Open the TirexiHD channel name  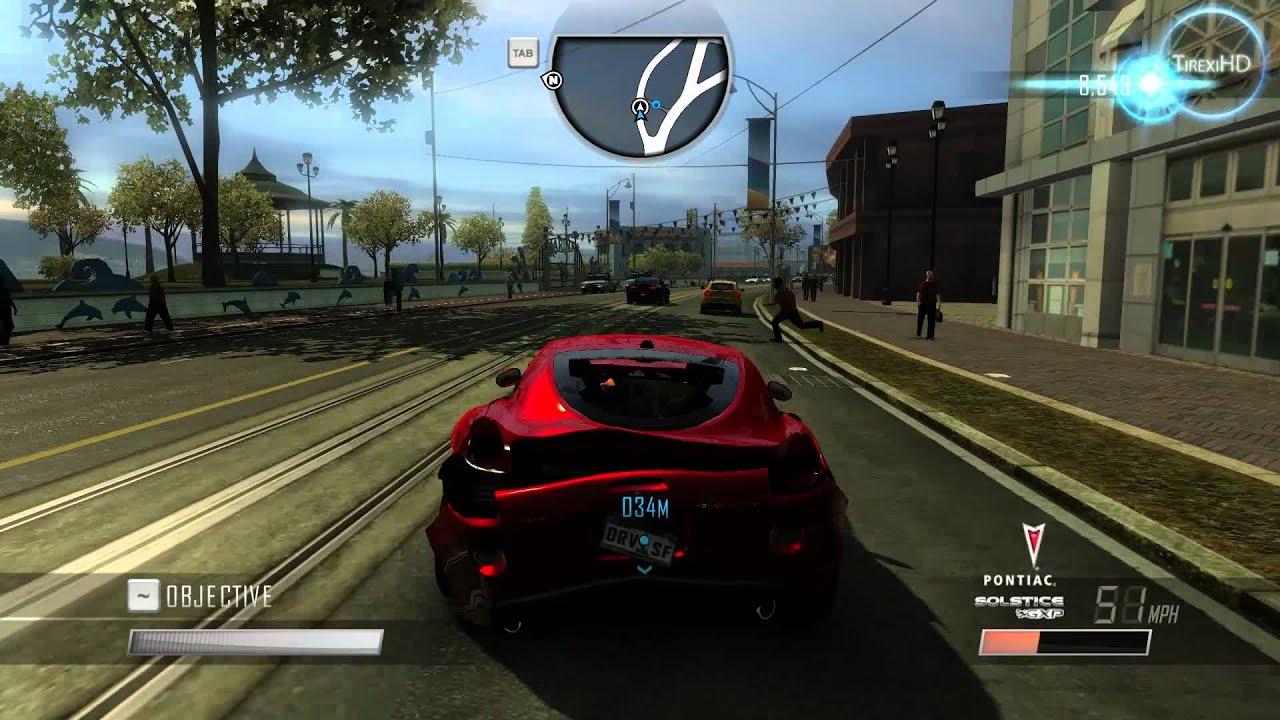1213,62
